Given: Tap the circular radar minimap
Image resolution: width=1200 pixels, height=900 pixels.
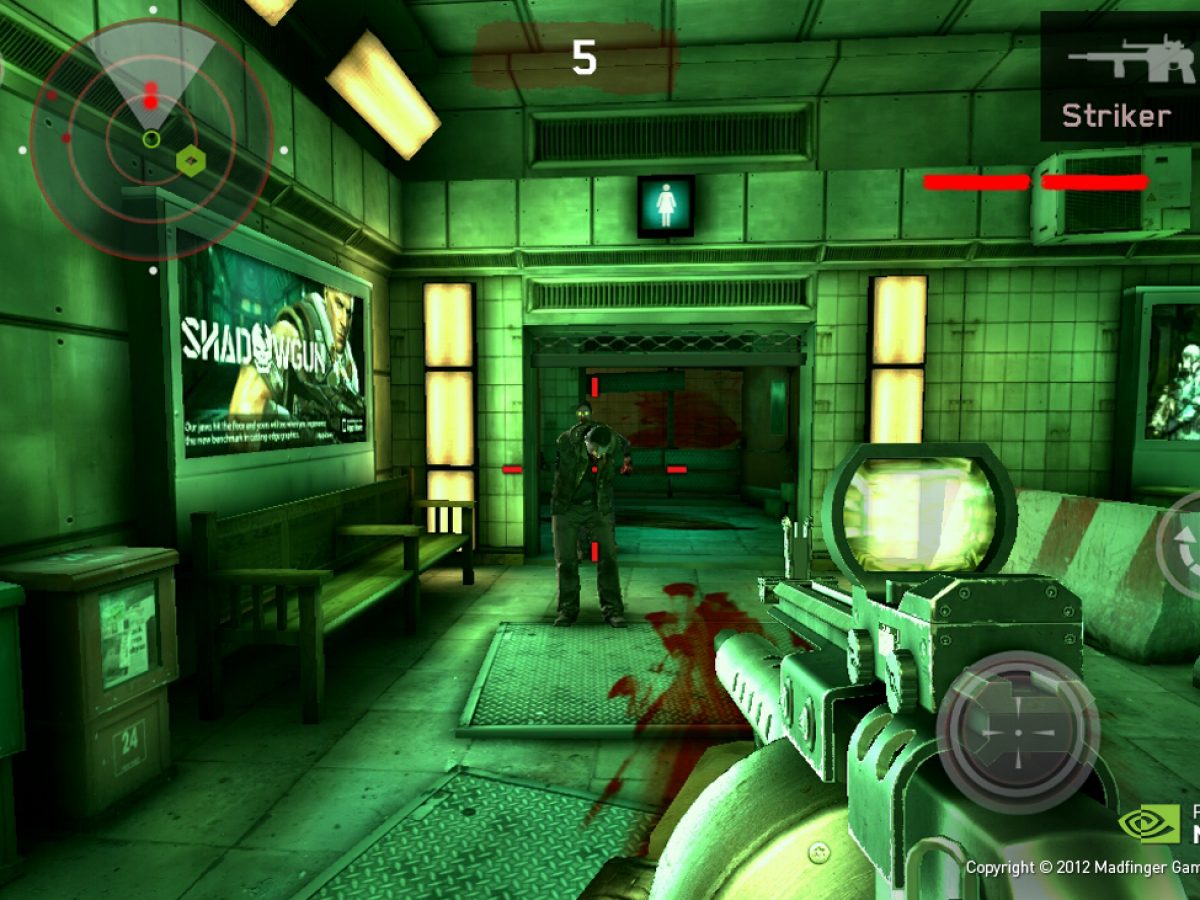Looking at the screenshot, I should (x=151, y=139).
